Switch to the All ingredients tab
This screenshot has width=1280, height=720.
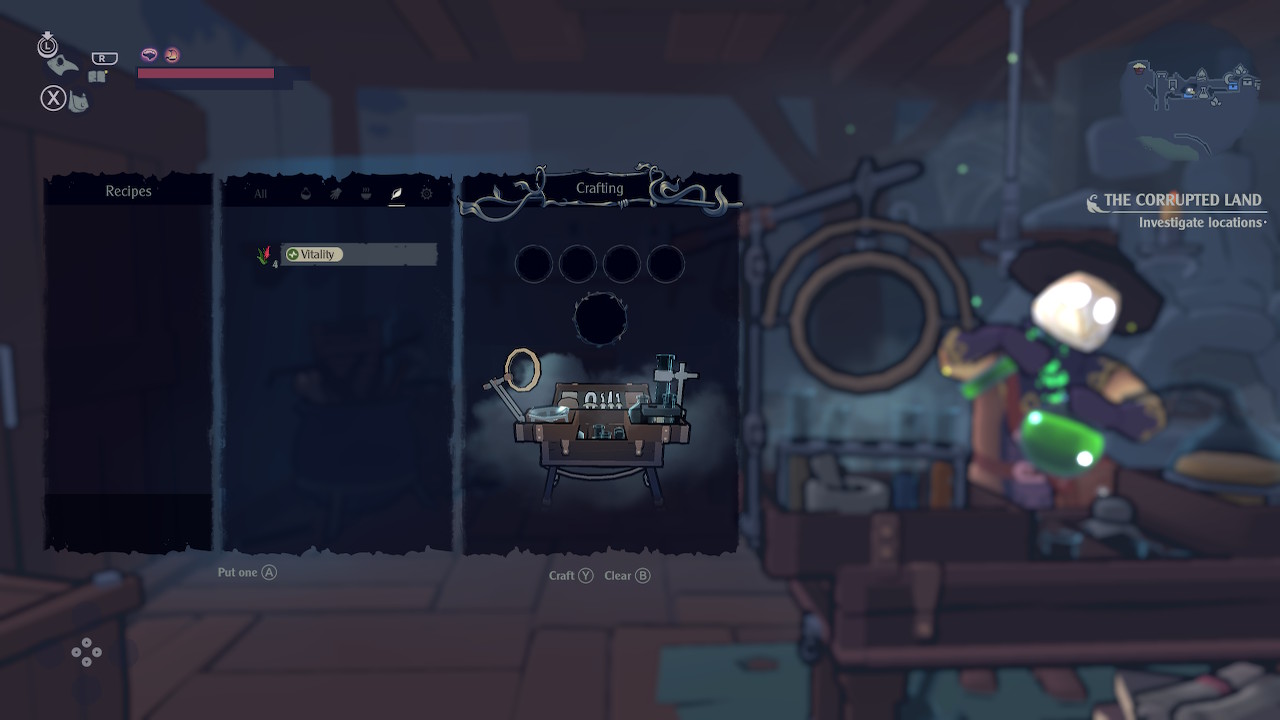coord(260,194)
